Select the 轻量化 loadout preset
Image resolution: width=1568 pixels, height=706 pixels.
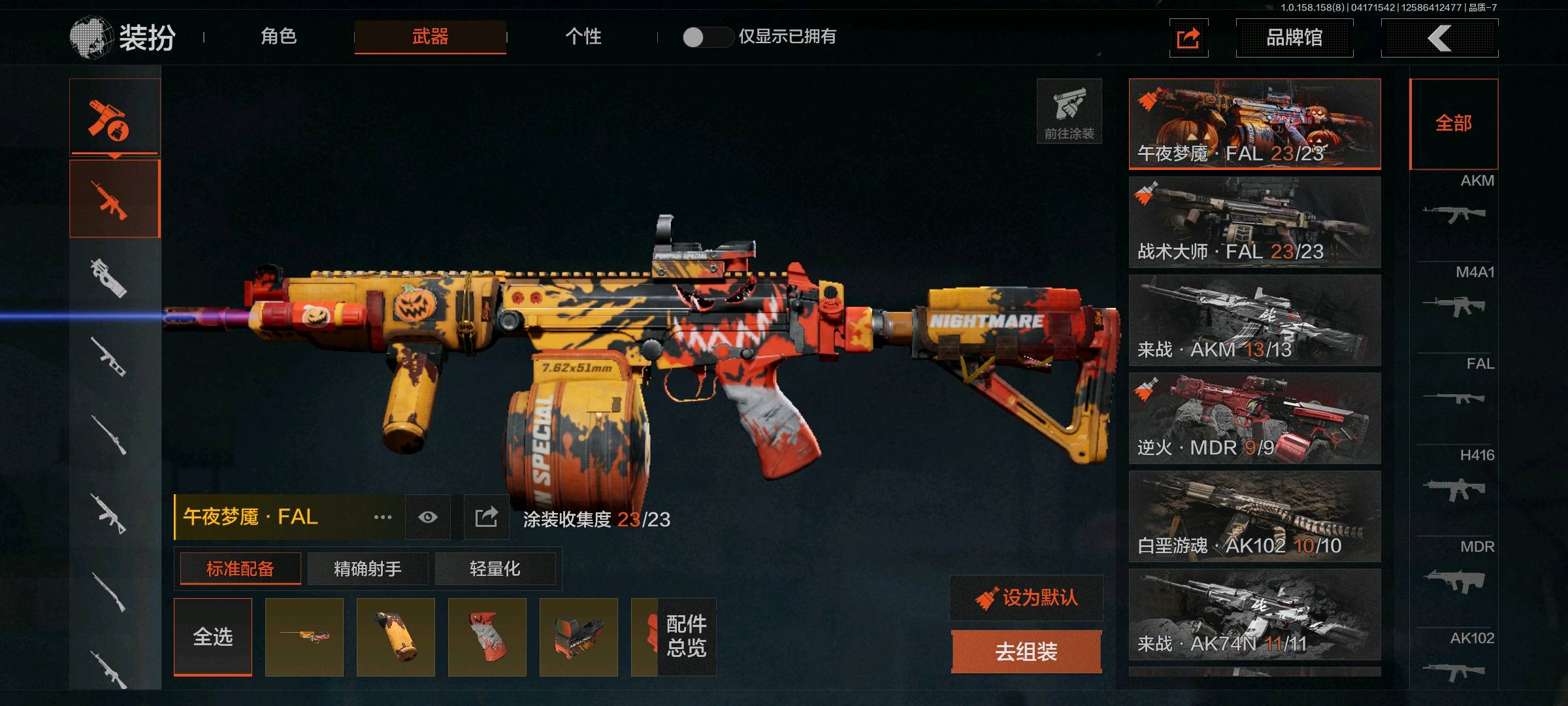click(x=495, y=569)
